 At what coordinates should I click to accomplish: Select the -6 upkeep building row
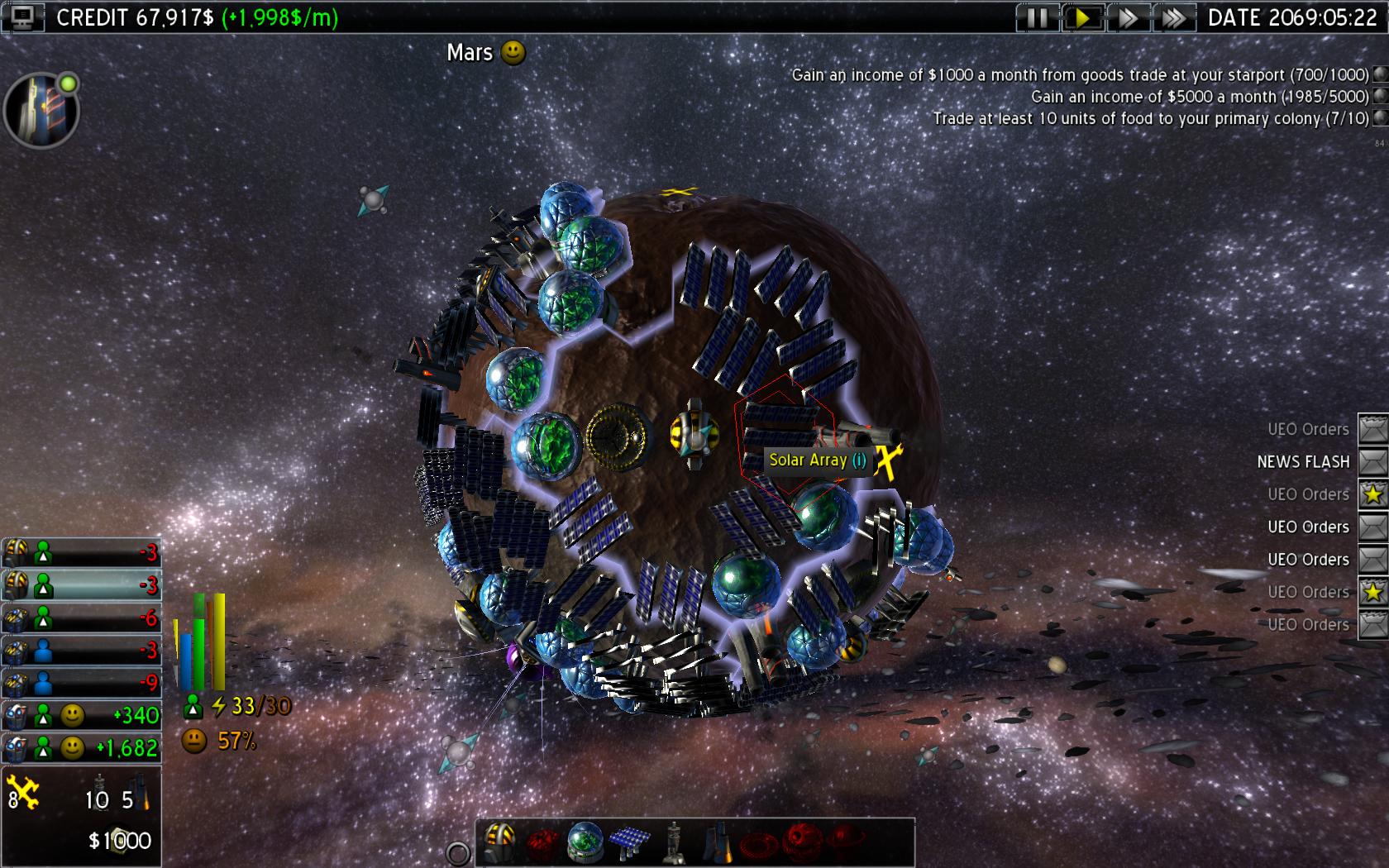(x=81, y=618)
